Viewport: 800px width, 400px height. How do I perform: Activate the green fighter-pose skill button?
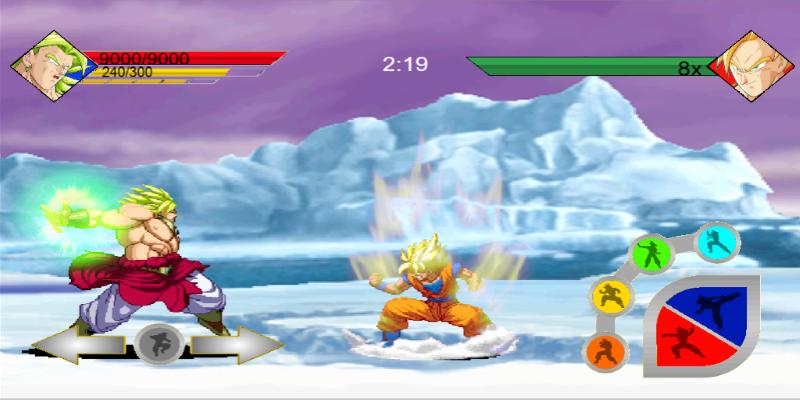pyautogui.click(x=650, y=255)
